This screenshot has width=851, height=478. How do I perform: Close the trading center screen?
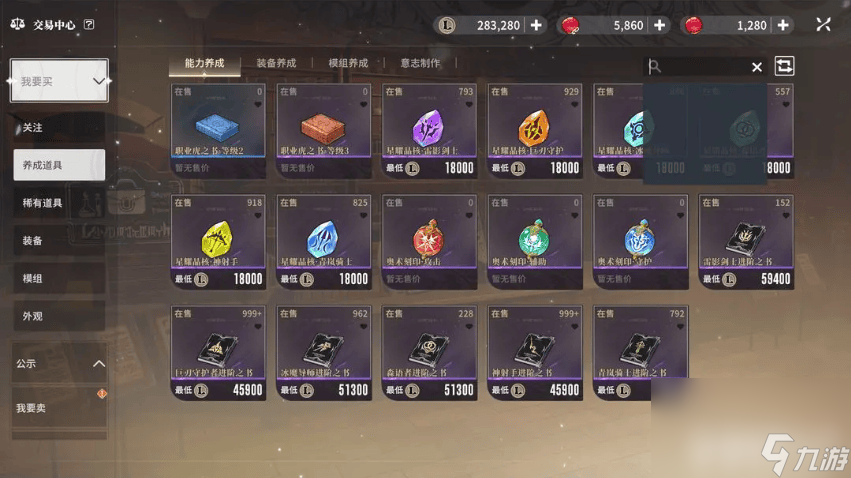point(823,25)
